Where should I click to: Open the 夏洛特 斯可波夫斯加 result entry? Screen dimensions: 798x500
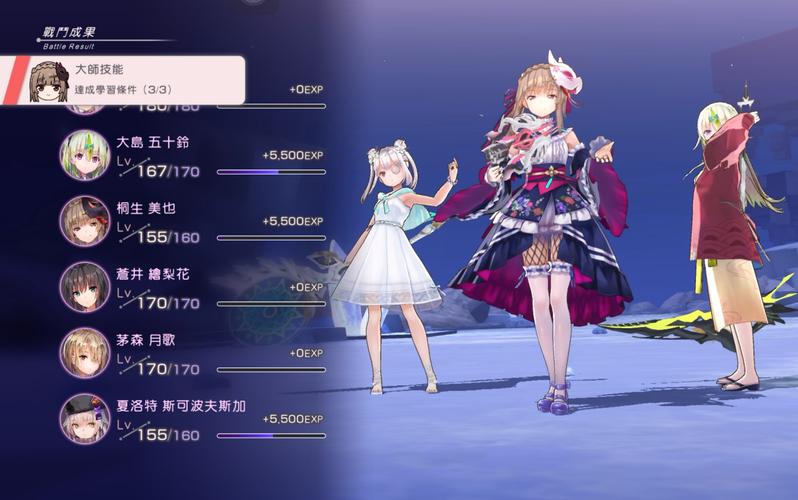(190, 418)
